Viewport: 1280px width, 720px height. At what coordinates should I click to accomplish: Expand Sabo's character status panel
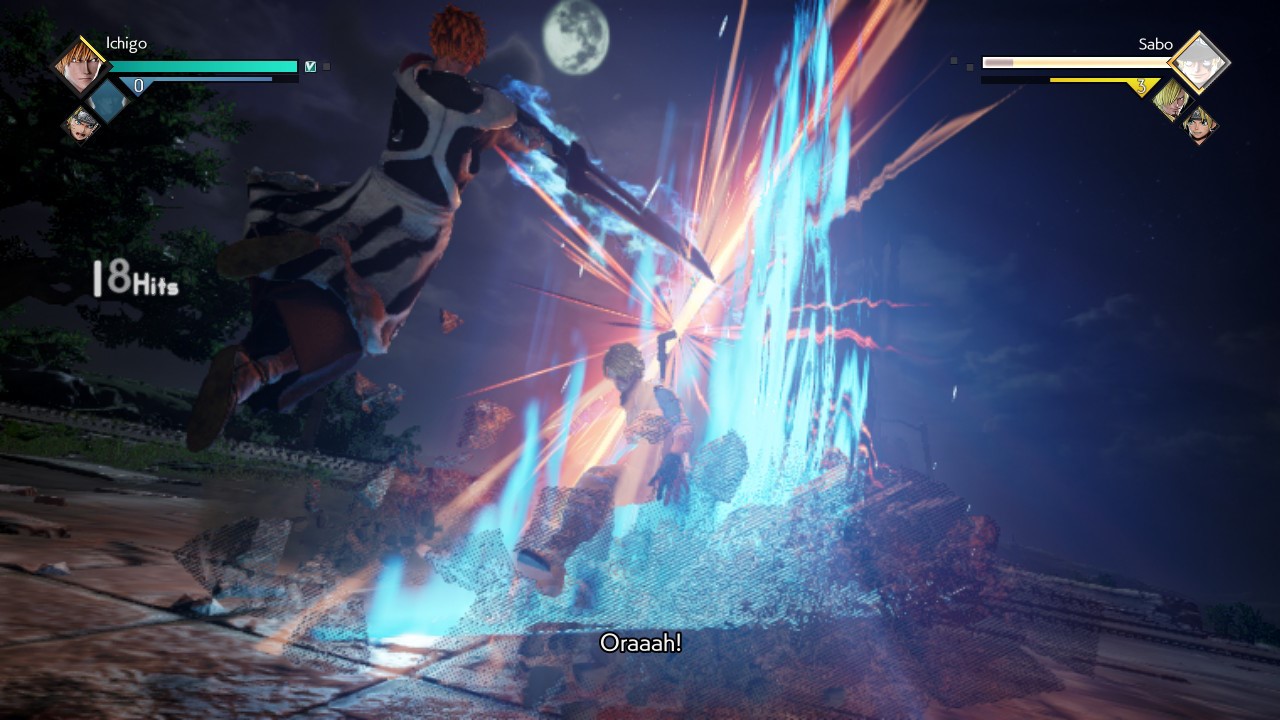[x=1198, y=61]
